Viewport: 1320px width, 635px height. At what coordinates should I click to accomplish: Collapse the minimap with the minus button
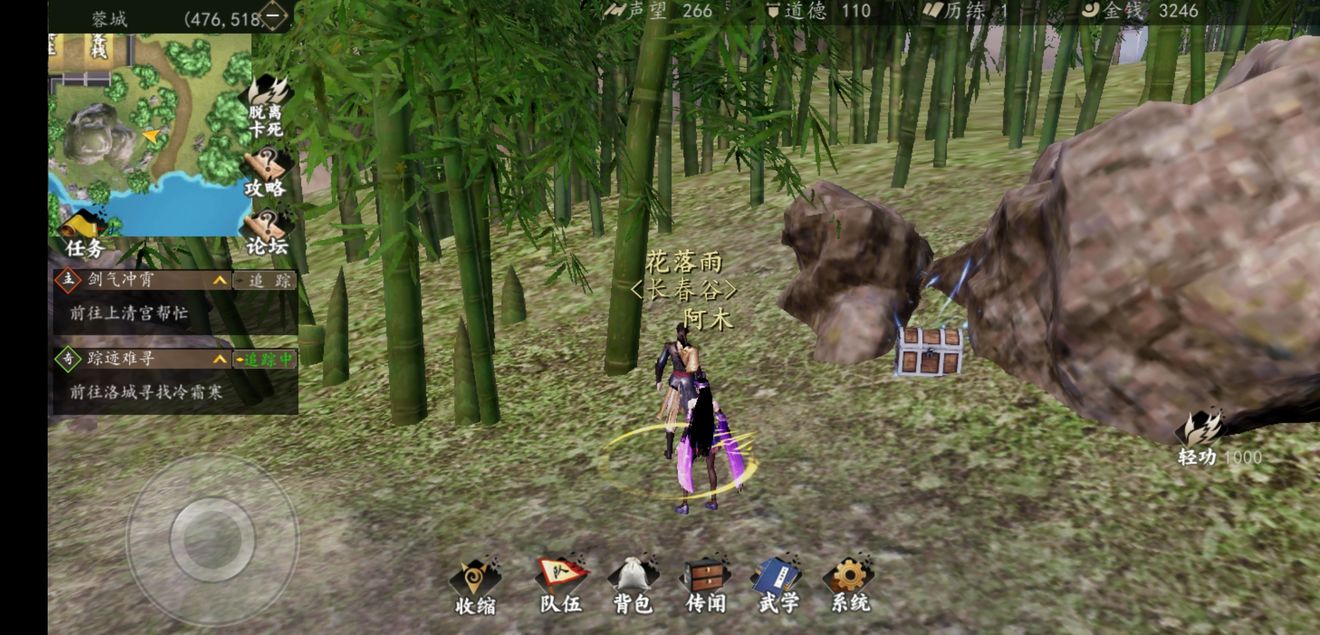(x=273, y=16)
